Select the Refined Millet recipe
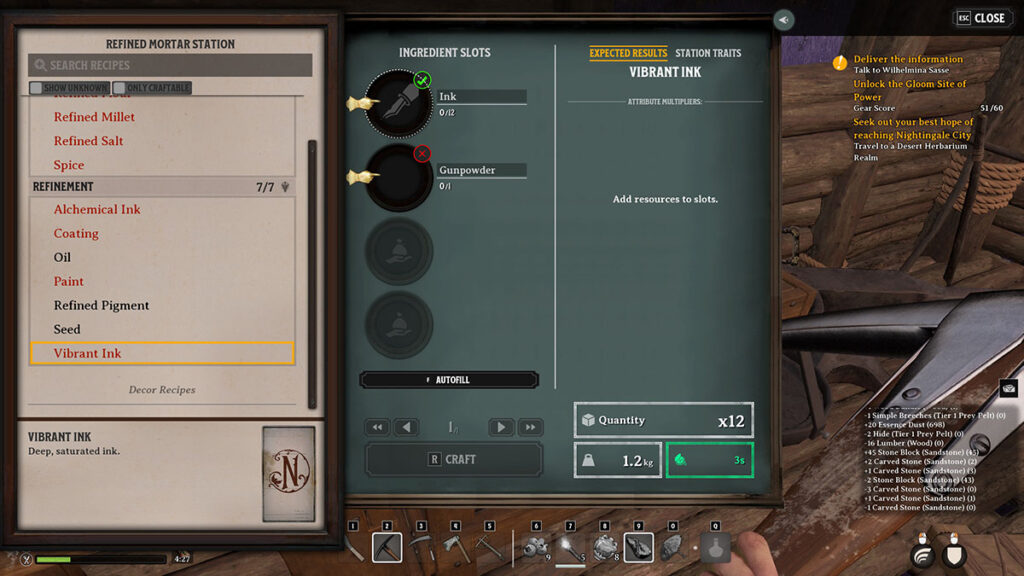 tap(94, 117)
